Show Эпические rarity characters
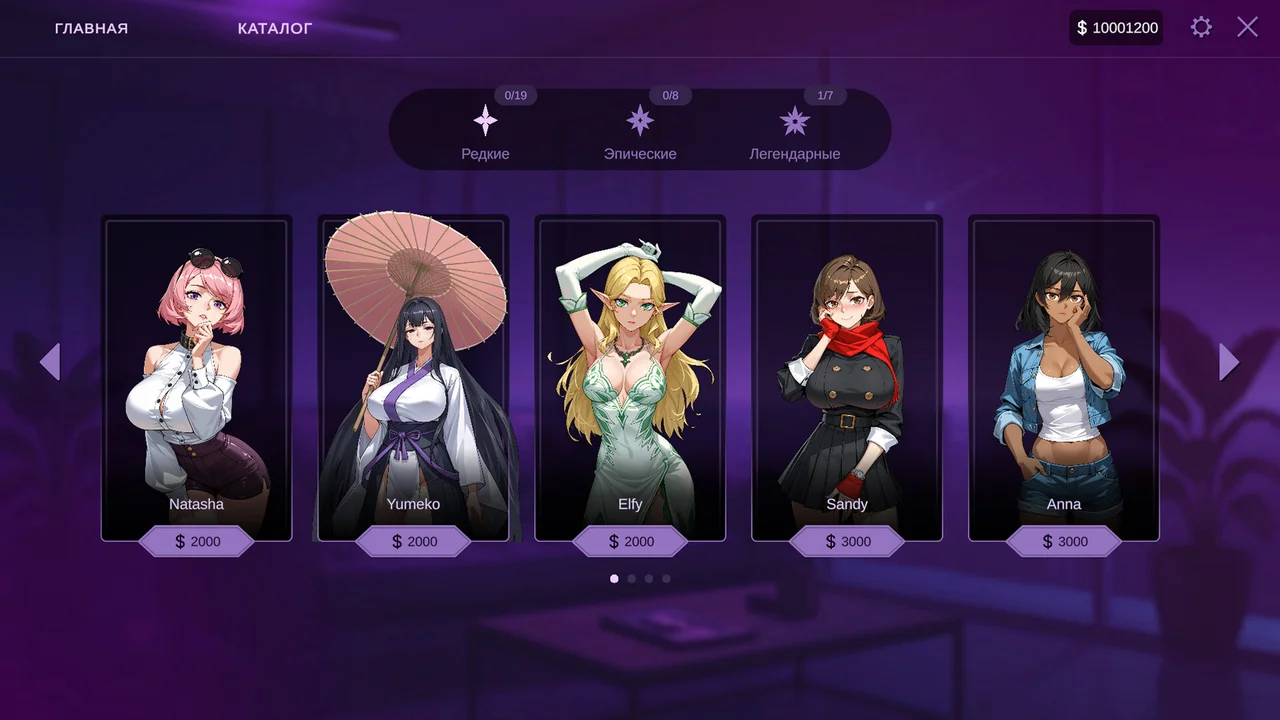The height and width of the screenshot is (720, 1280). click(x=640, y=131)
